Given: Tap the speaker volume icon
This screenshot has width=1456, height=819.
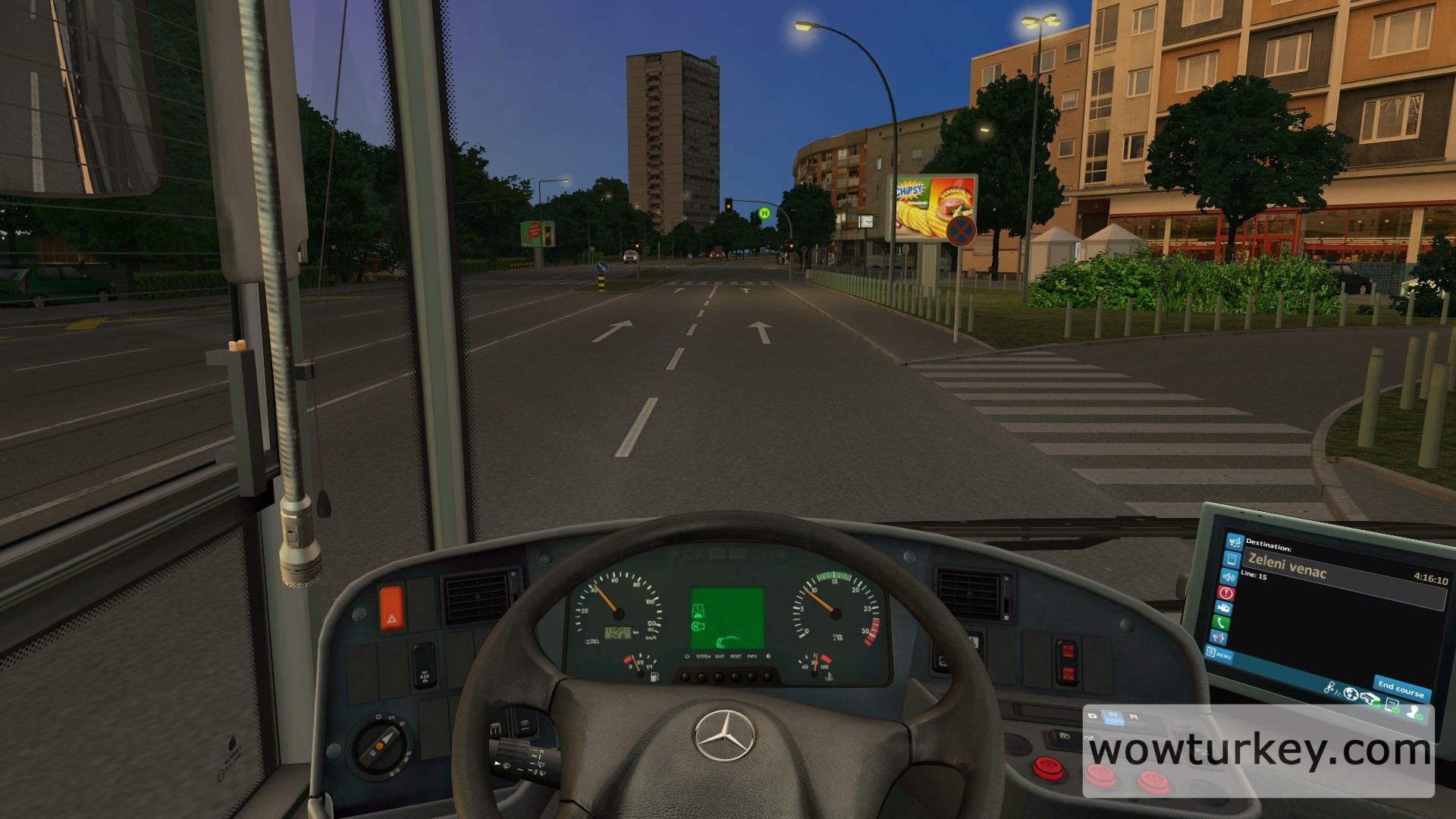Looking at the screenshot, I should pyautogui.click(x=1229, y=576).
